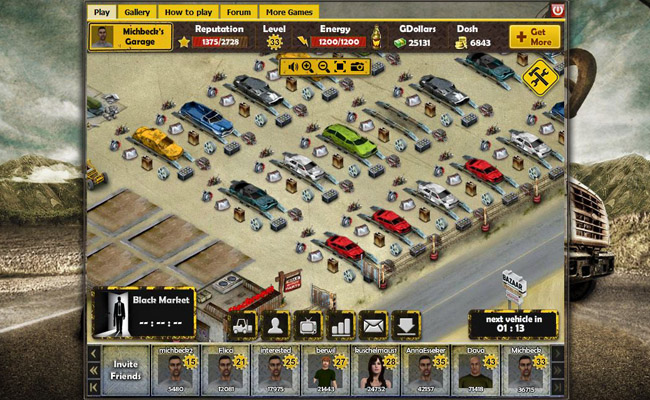Open the envelope messages button

pyautogui.click(x=373, y=325)
